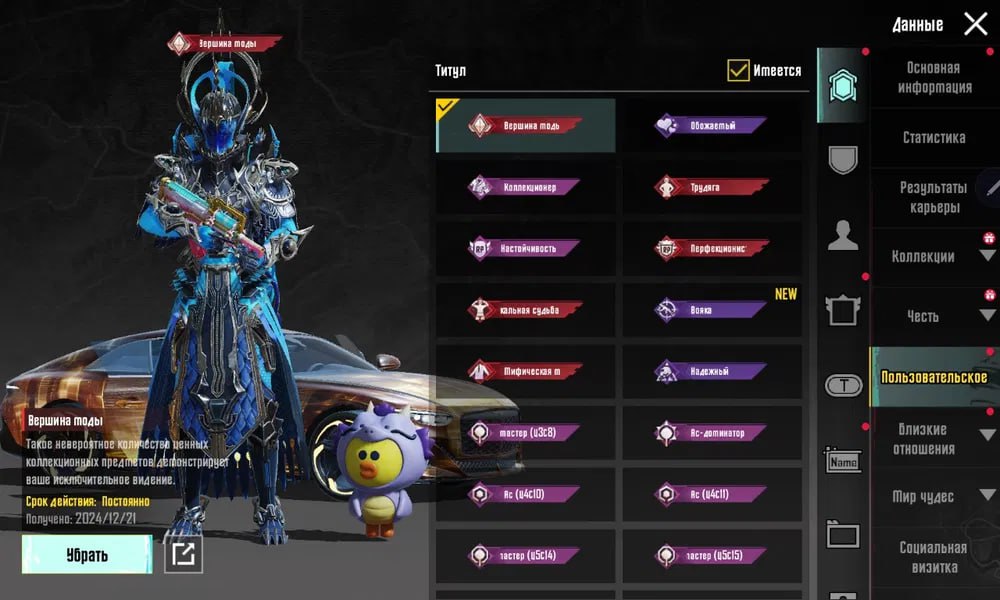
Task: Open the Статистика section
Action: tap(933, 137)
